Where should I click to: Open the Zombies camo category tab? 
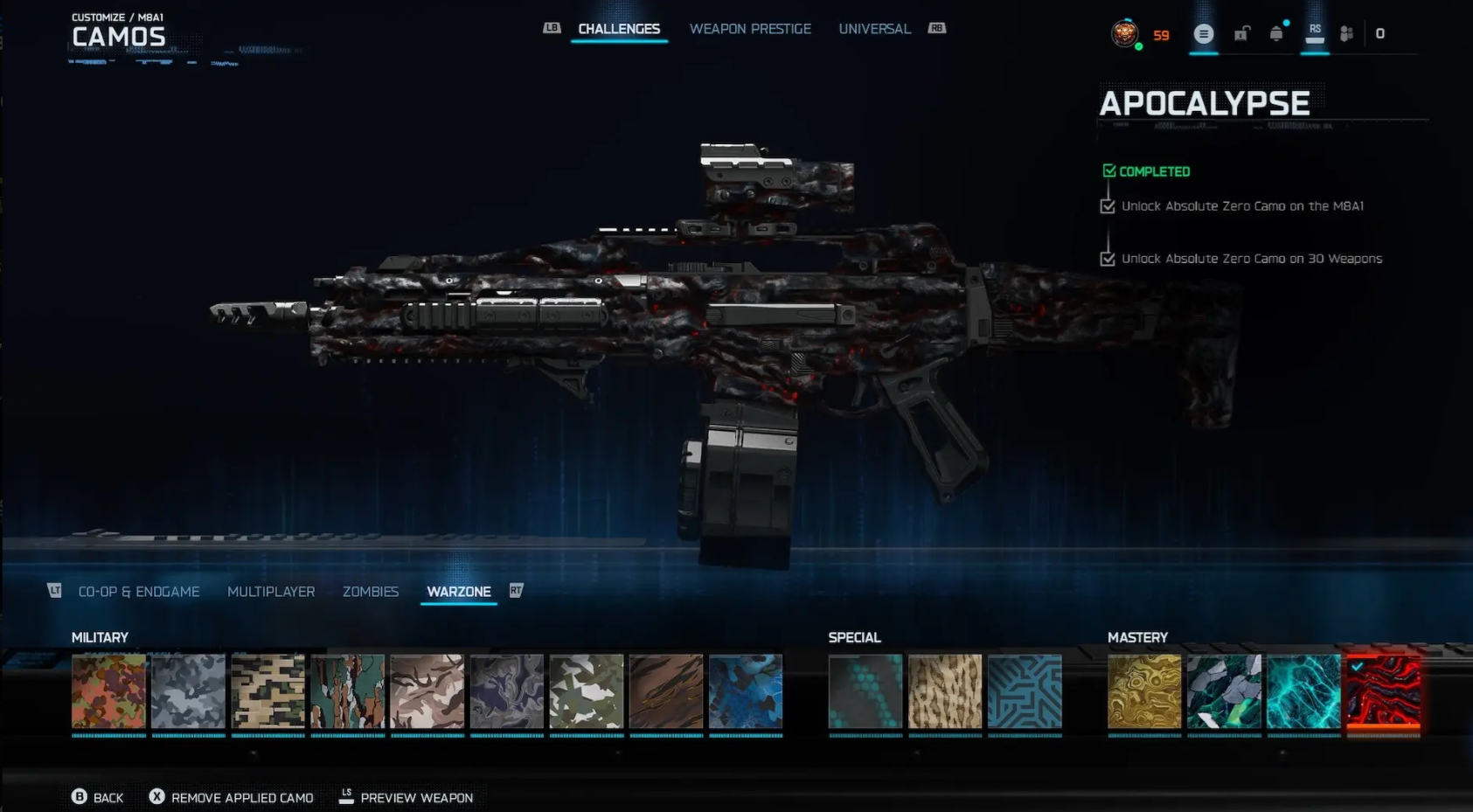(371, 592)
